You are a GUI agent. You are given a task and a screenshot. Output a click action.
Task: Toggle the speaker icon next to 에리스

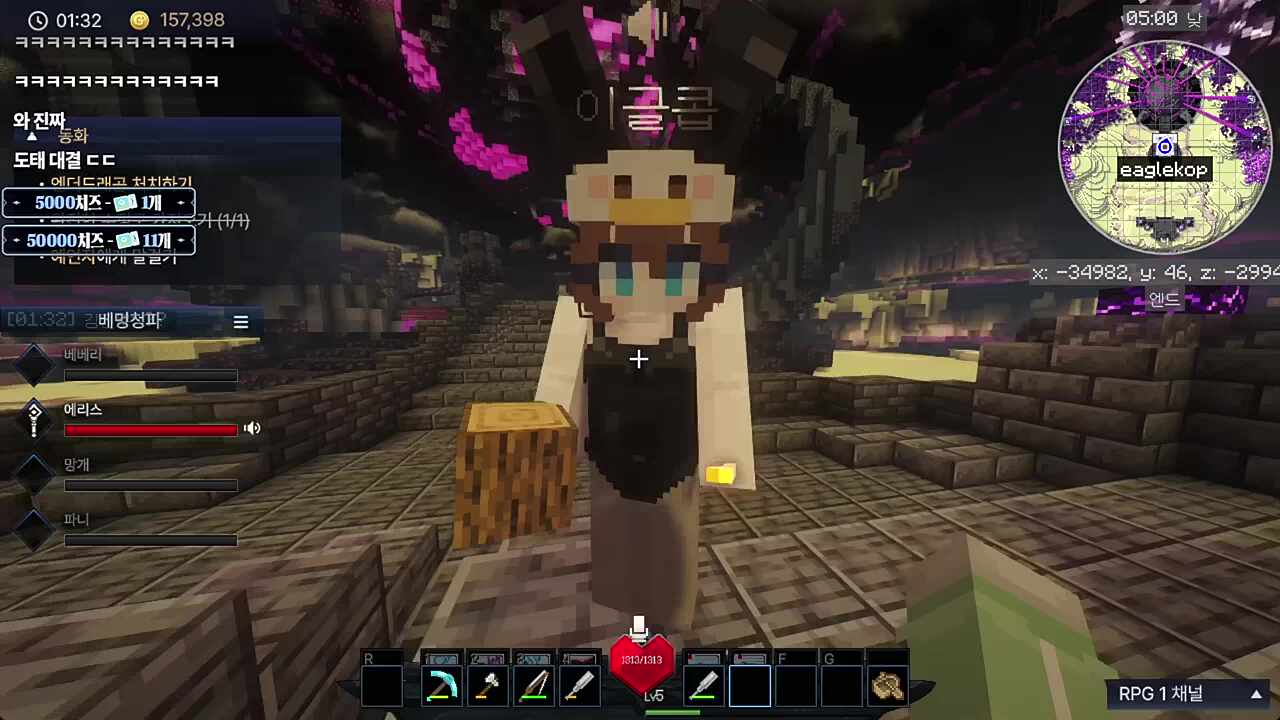tap(252, 428)
